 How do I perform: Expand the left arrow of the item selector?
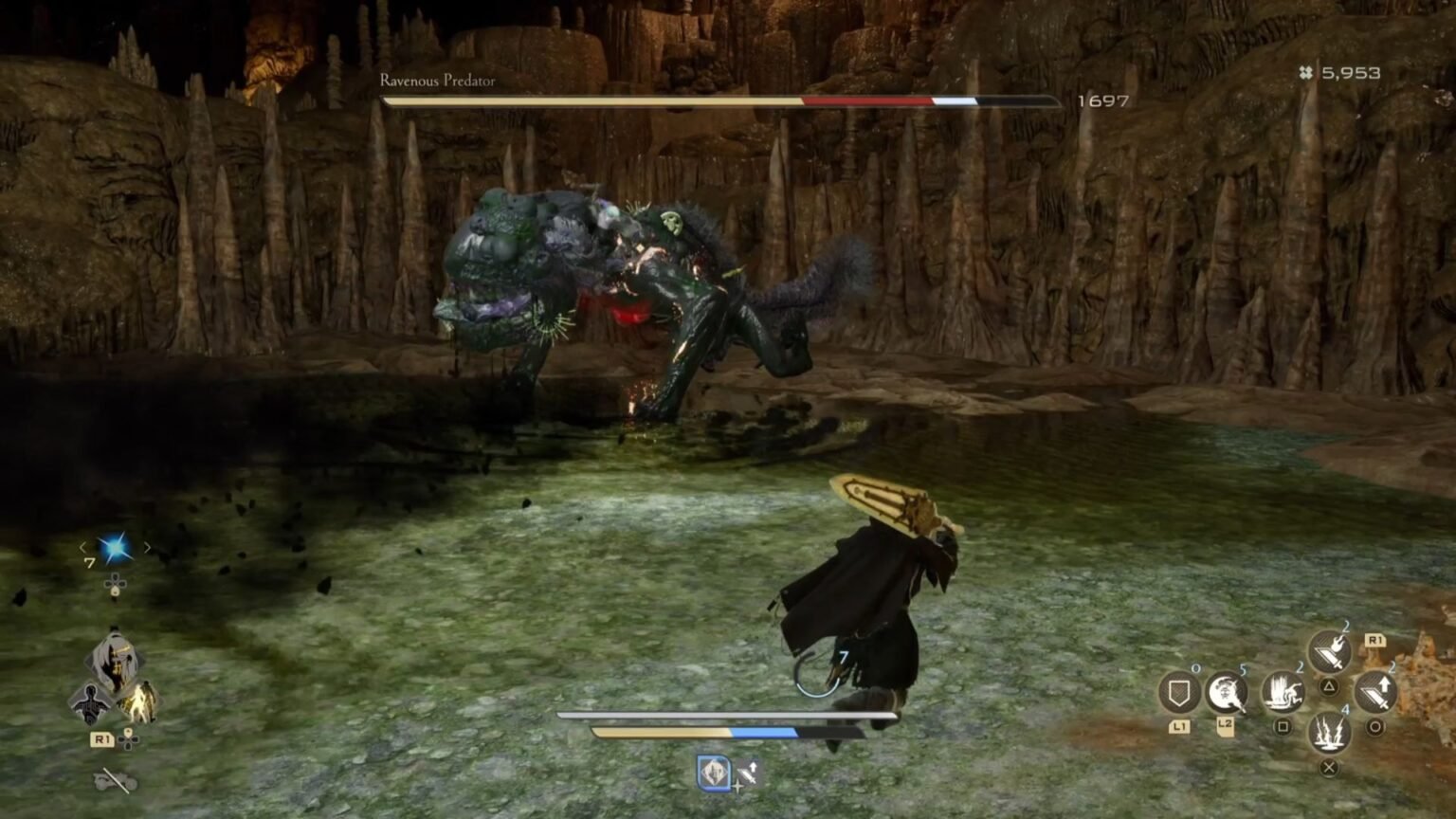pos(83,547)
